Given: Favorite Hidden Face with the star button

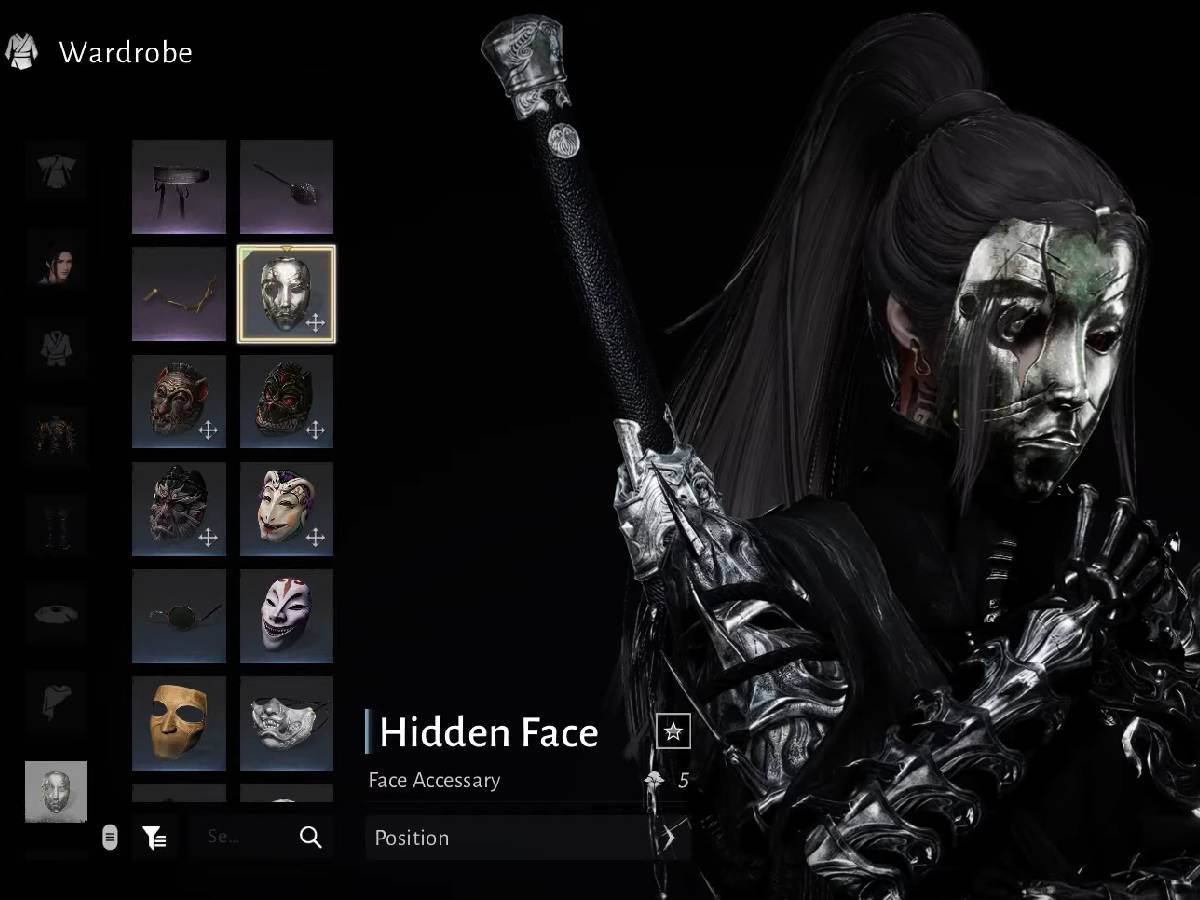Looking at the screenshot, I should point(674,732).
